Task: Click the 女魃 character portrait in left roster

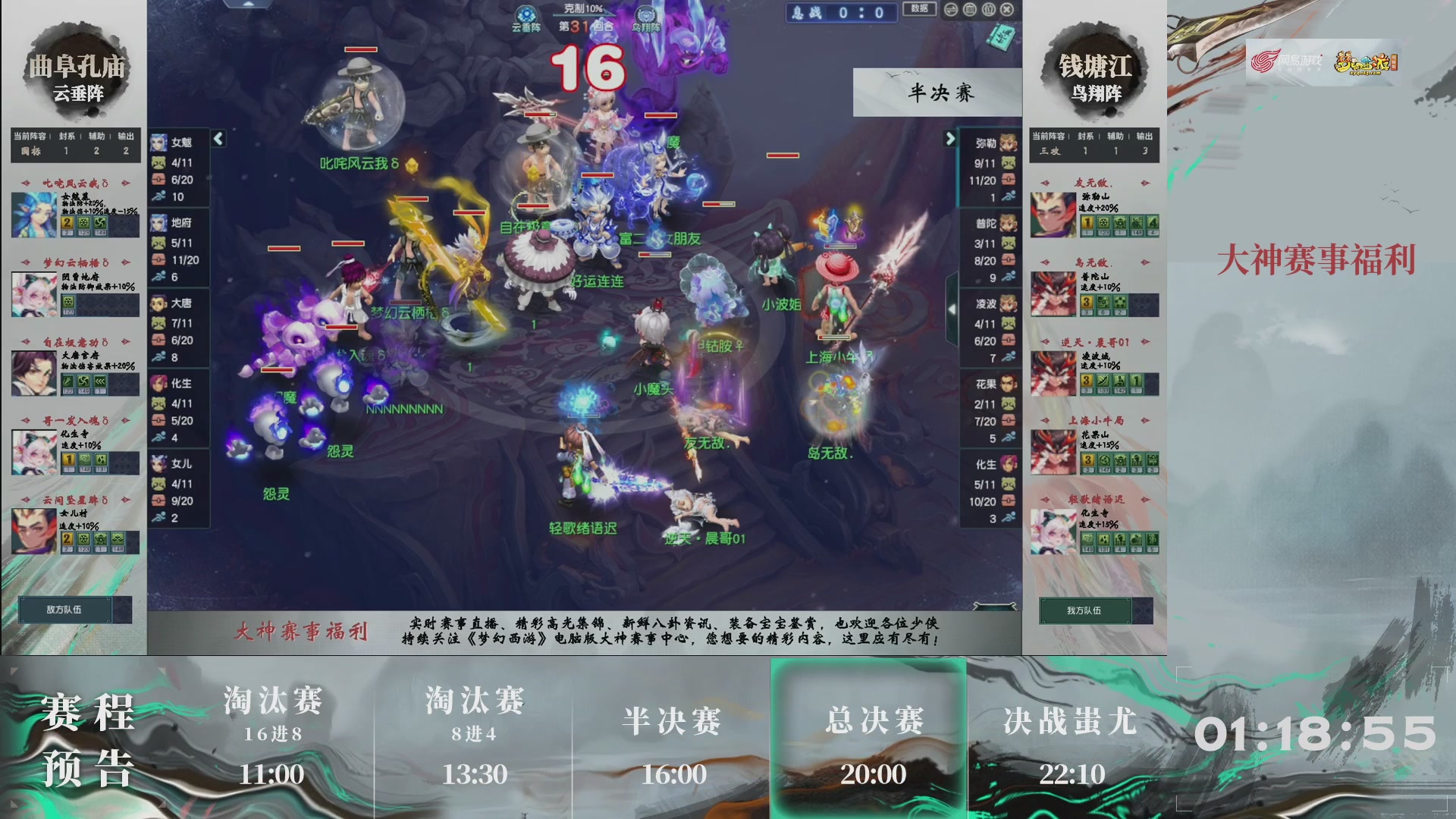Action: pos(160,141)
